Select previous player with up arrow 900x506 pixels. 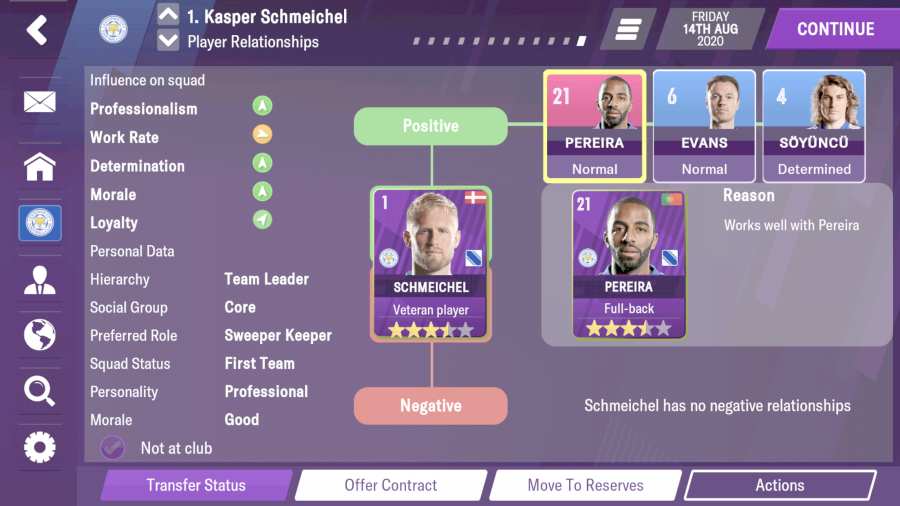pyautogui.click(x=168, y=16)
